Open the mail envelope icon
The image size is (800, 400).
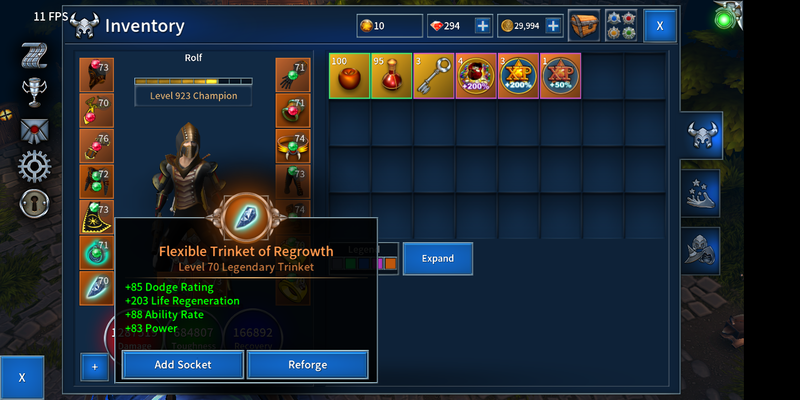coord(35,130)
